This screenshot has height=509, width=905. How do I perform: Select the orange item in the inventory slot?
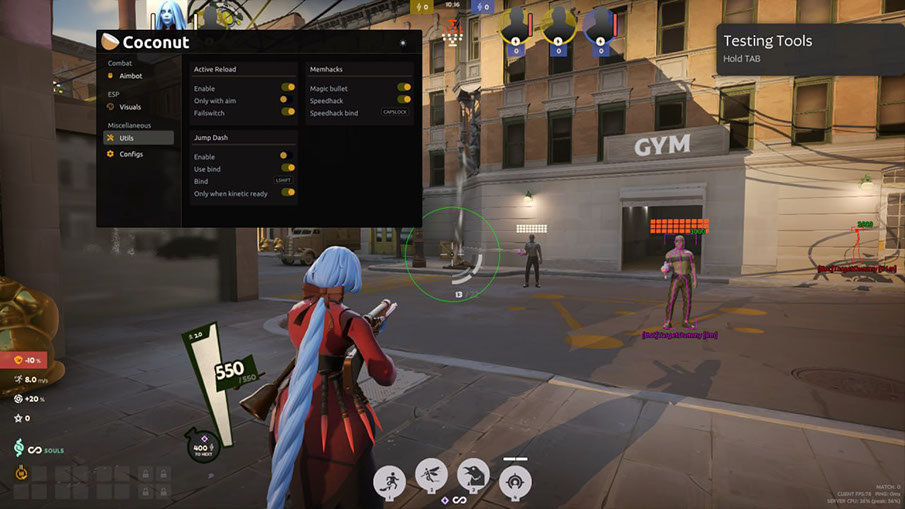(x=22, y=473)
